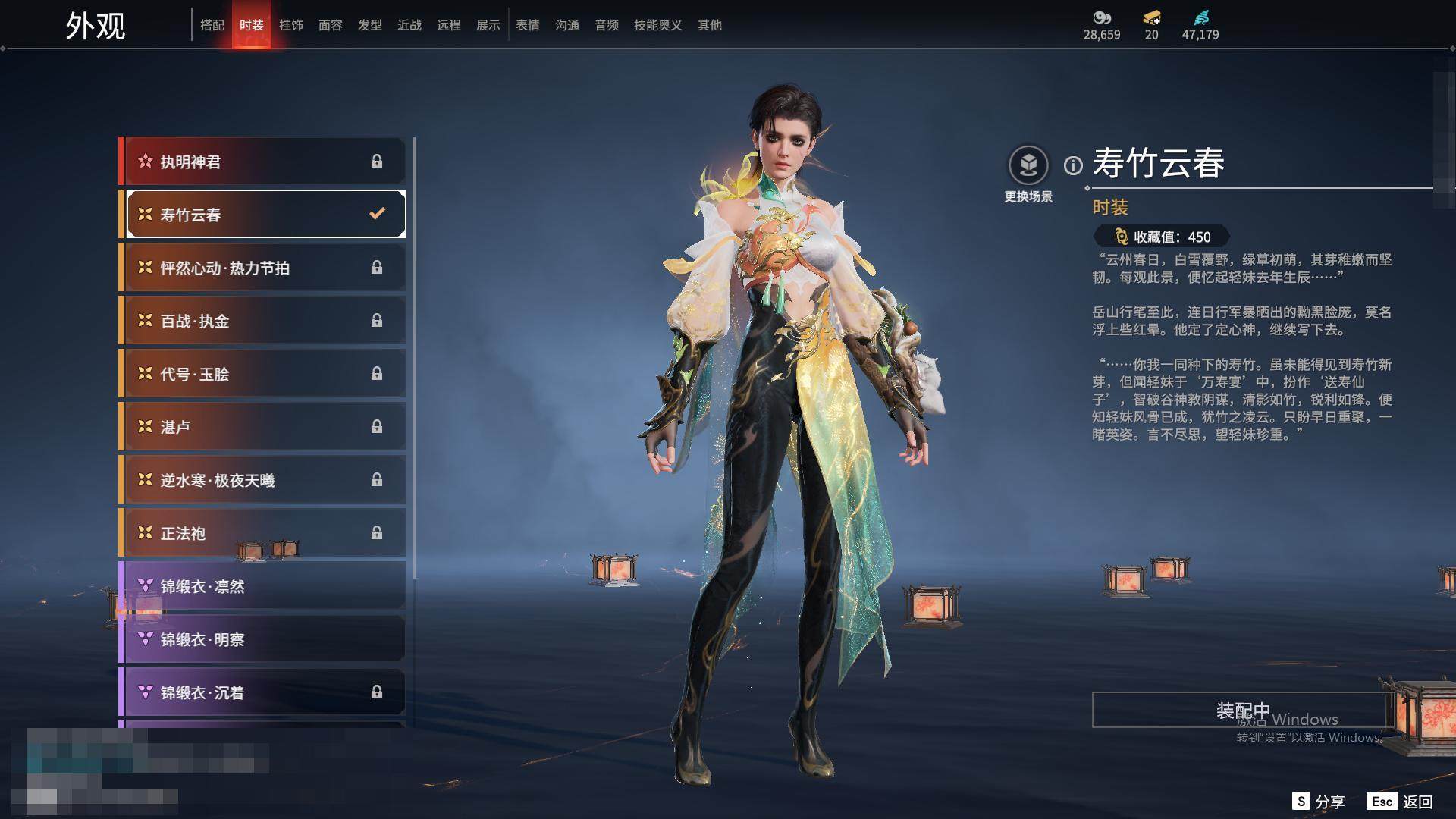
Task: Choose the 其他 tab
Action: [709, 25]
